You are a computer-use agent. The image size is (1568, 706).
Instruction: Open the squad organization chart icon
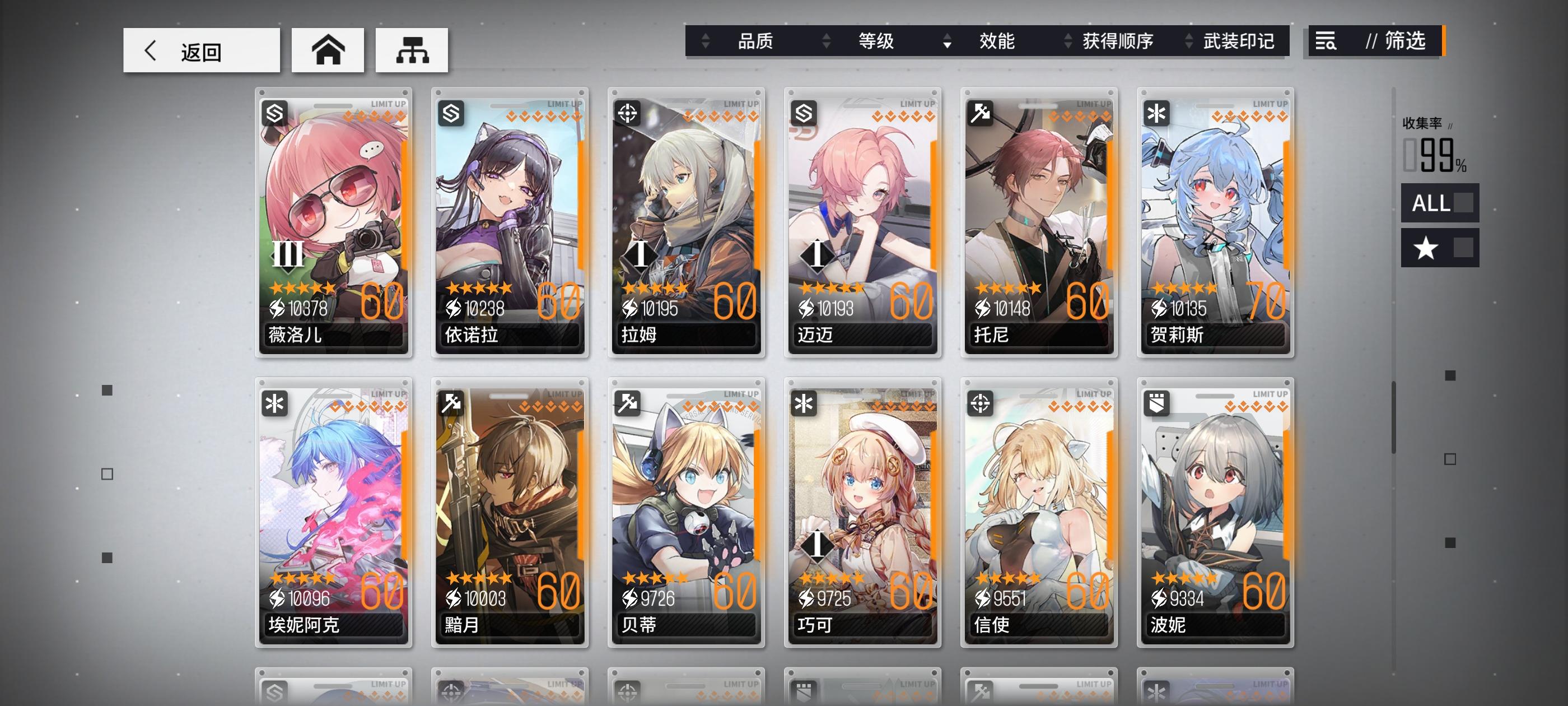coord(412,50)
